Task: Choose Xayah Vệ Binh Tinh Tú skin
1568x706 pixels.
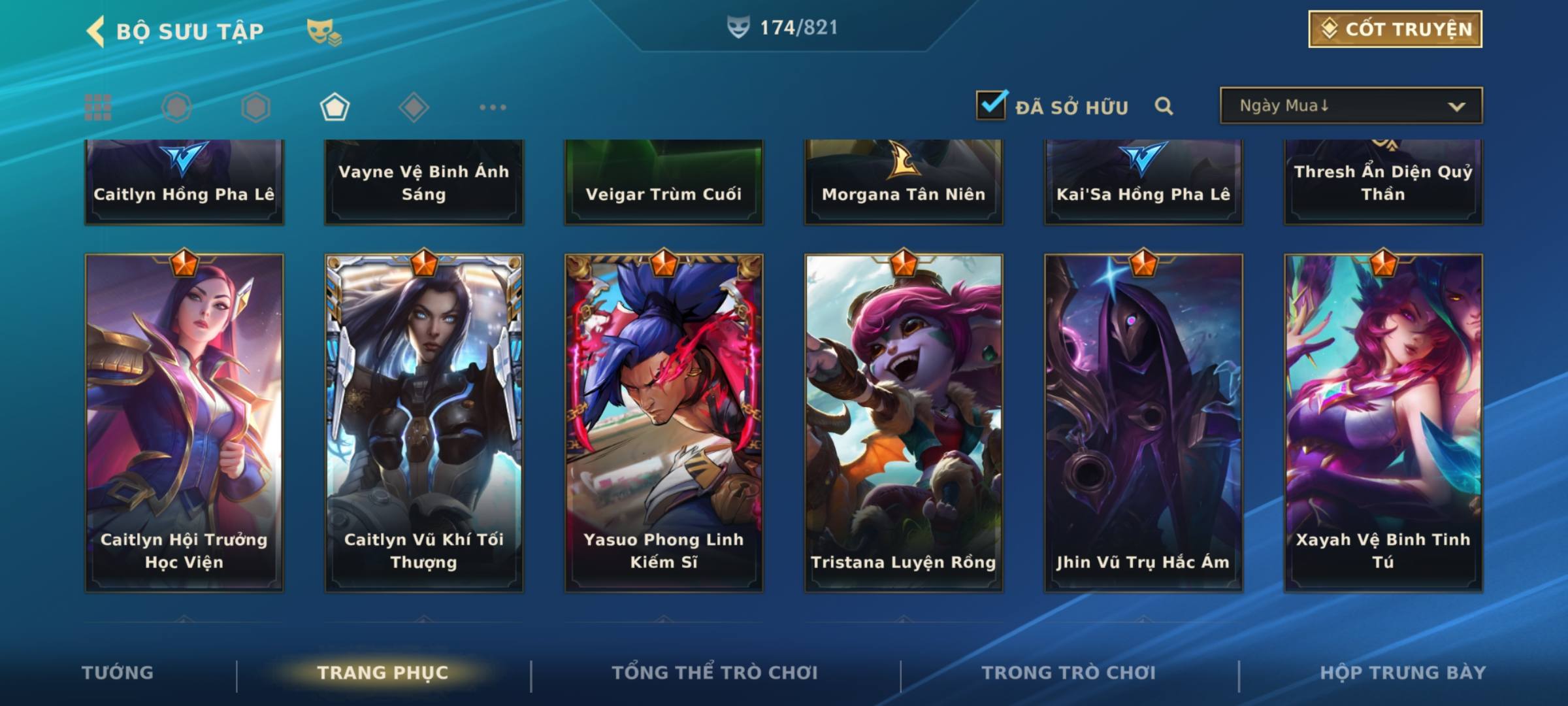Action: tap(1383, 422)
